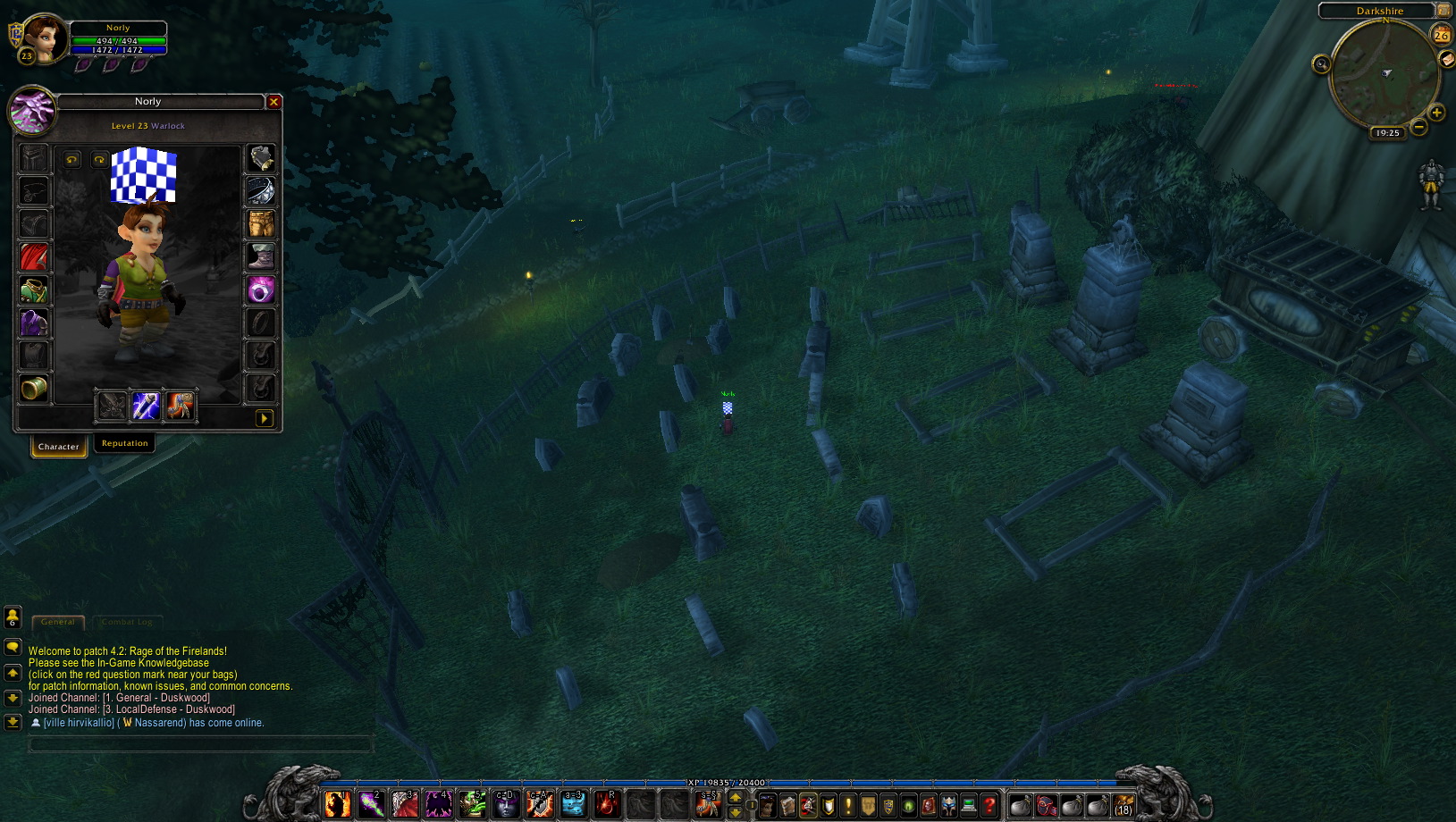Rotate the character model left

click(x=72, y=160)
